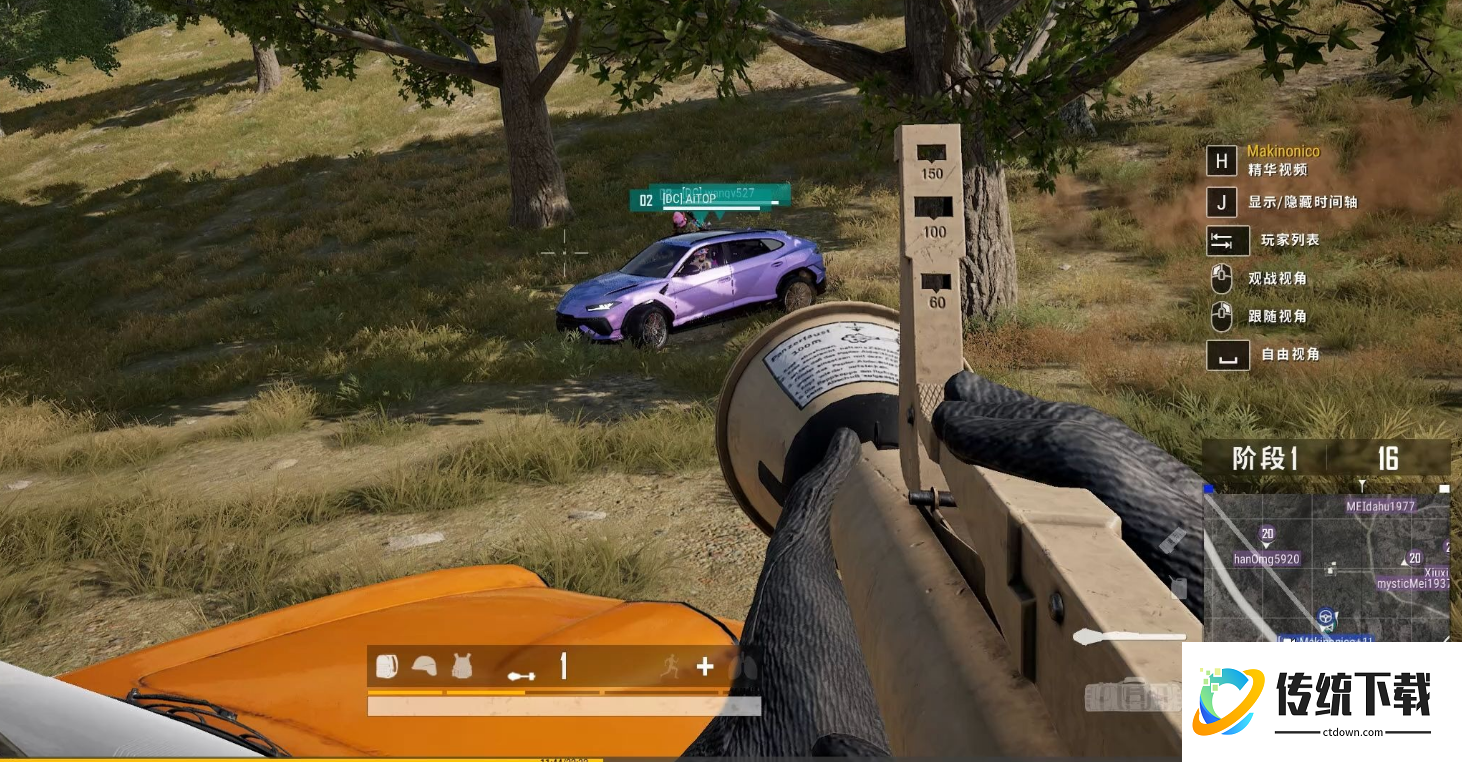Click the white plus healing icon
Viewport: 1462px width, 762px height.
(705, 666)
